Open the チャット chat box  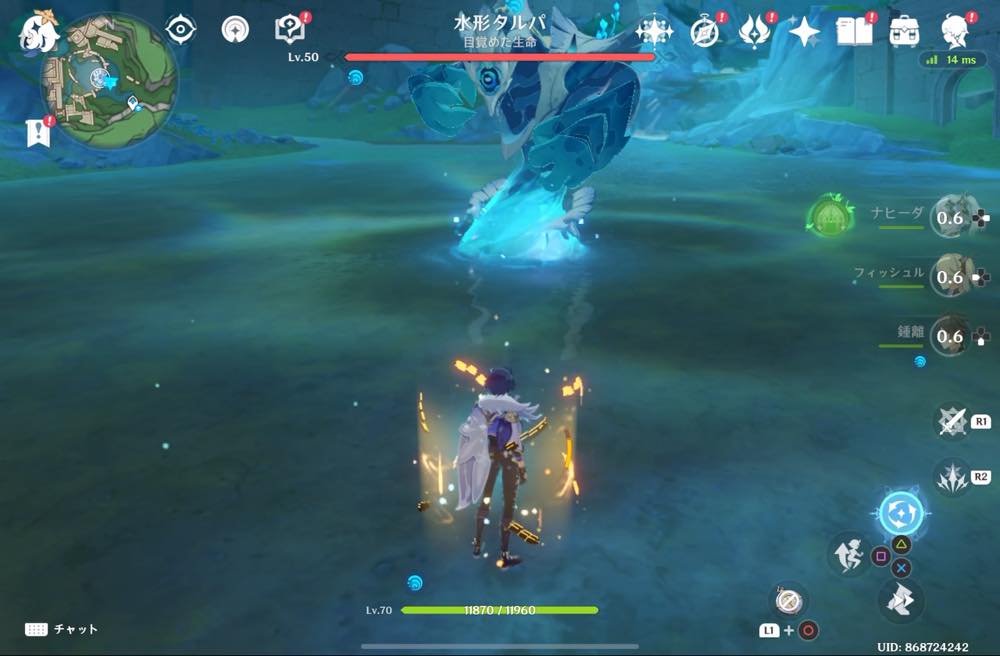pyautogui.click(x=62, y=629)
